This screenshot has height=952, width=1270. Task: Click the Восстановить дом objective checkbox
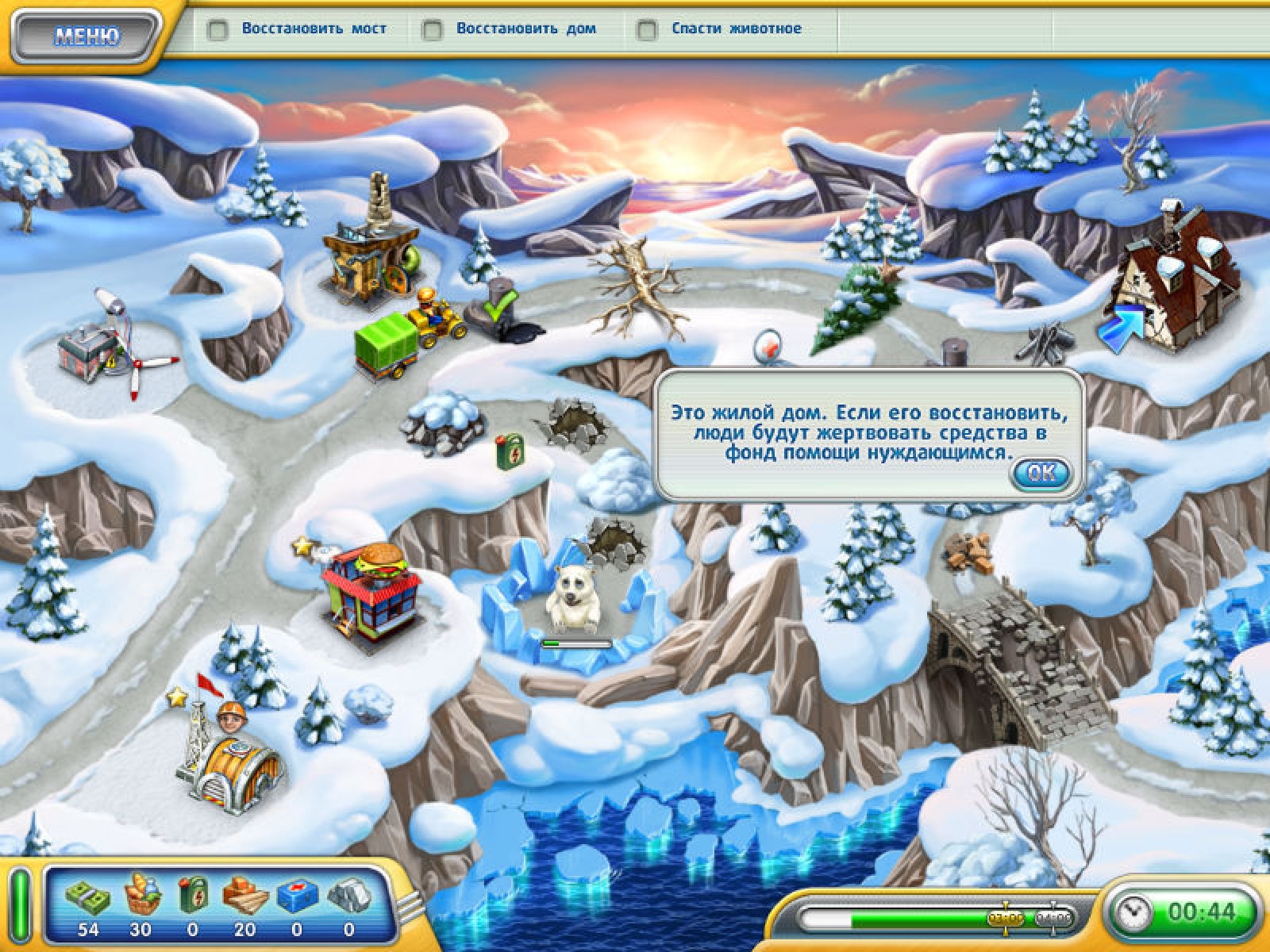[433, 30]
